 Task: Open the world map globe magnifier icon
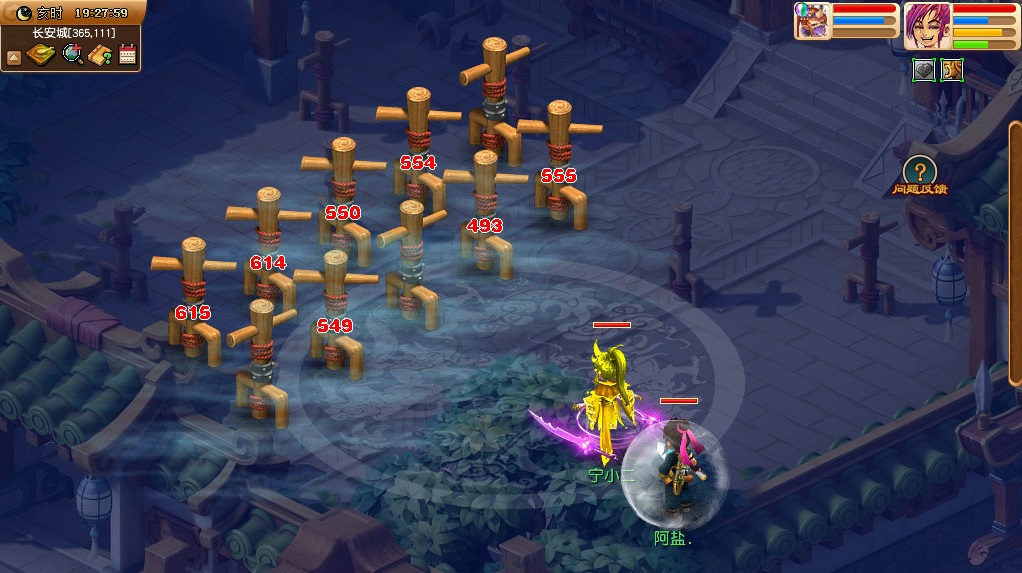click(72, 55)
